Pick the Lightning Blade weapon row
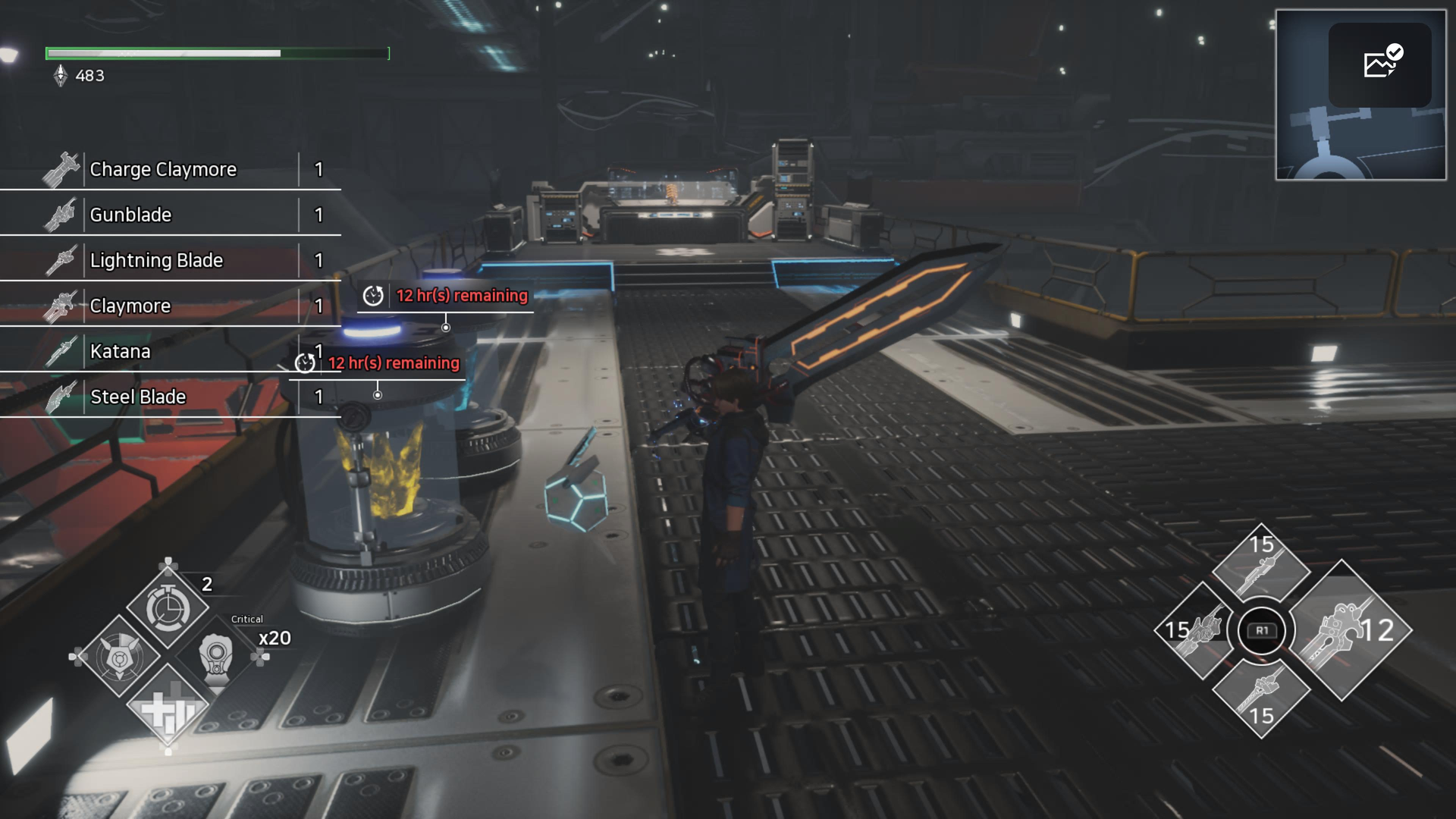Screen dimensions: 1456x819 [x=171, y=260]
